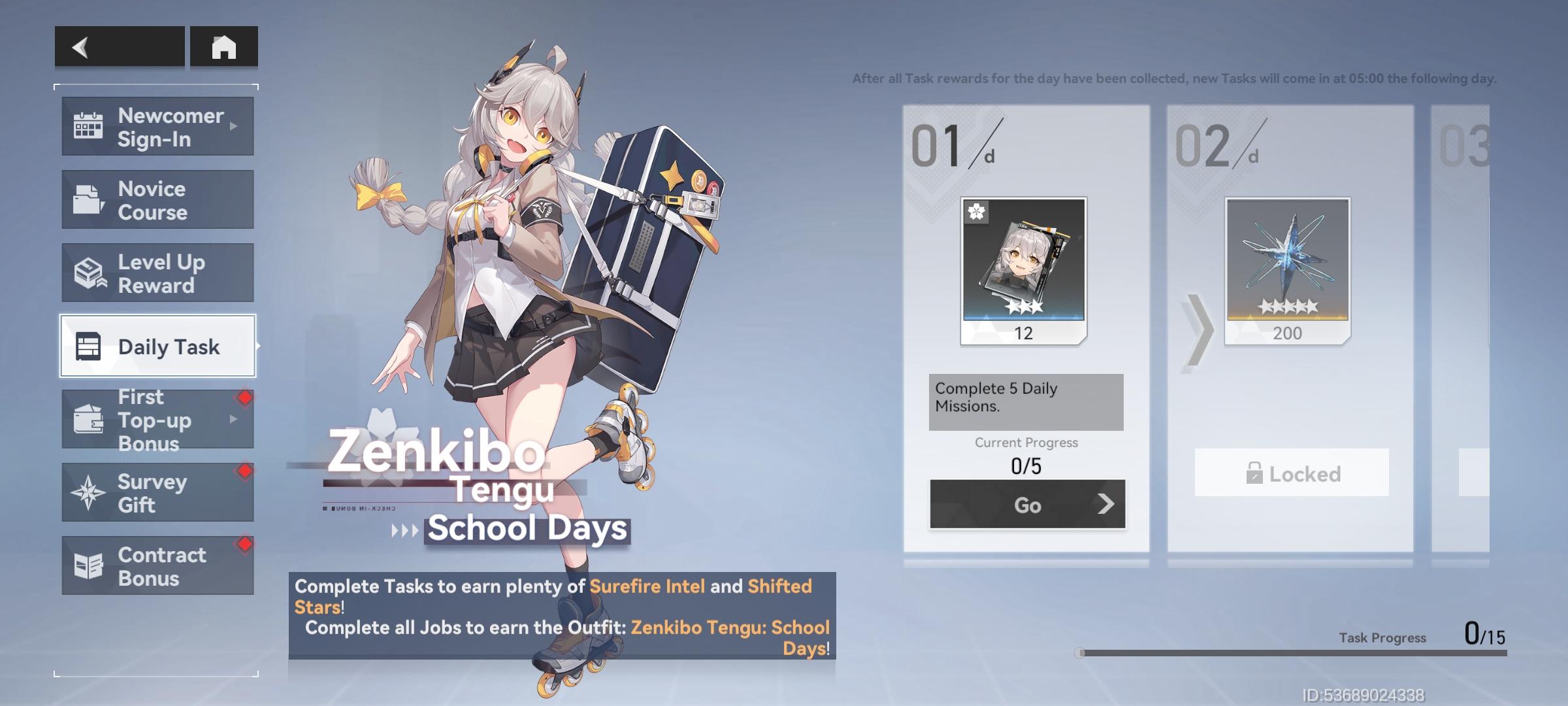Select the Level Up Reward box icon
Viewport: 1568px width, 706px height.
click(x=90, y=273)
